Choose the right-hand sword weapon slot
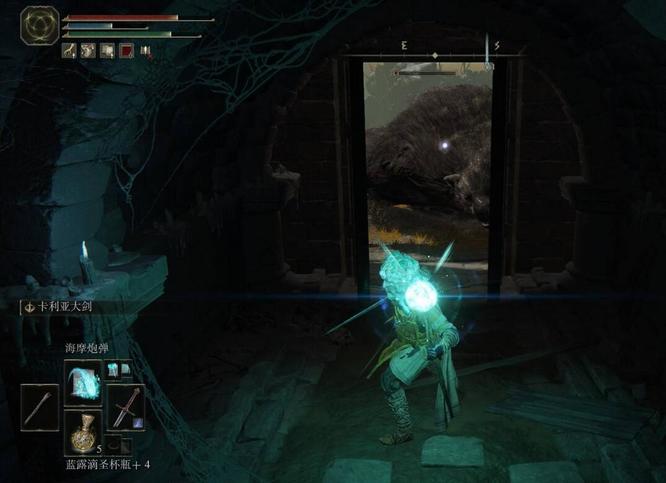 pyautogui.click(x=128, y=408)
